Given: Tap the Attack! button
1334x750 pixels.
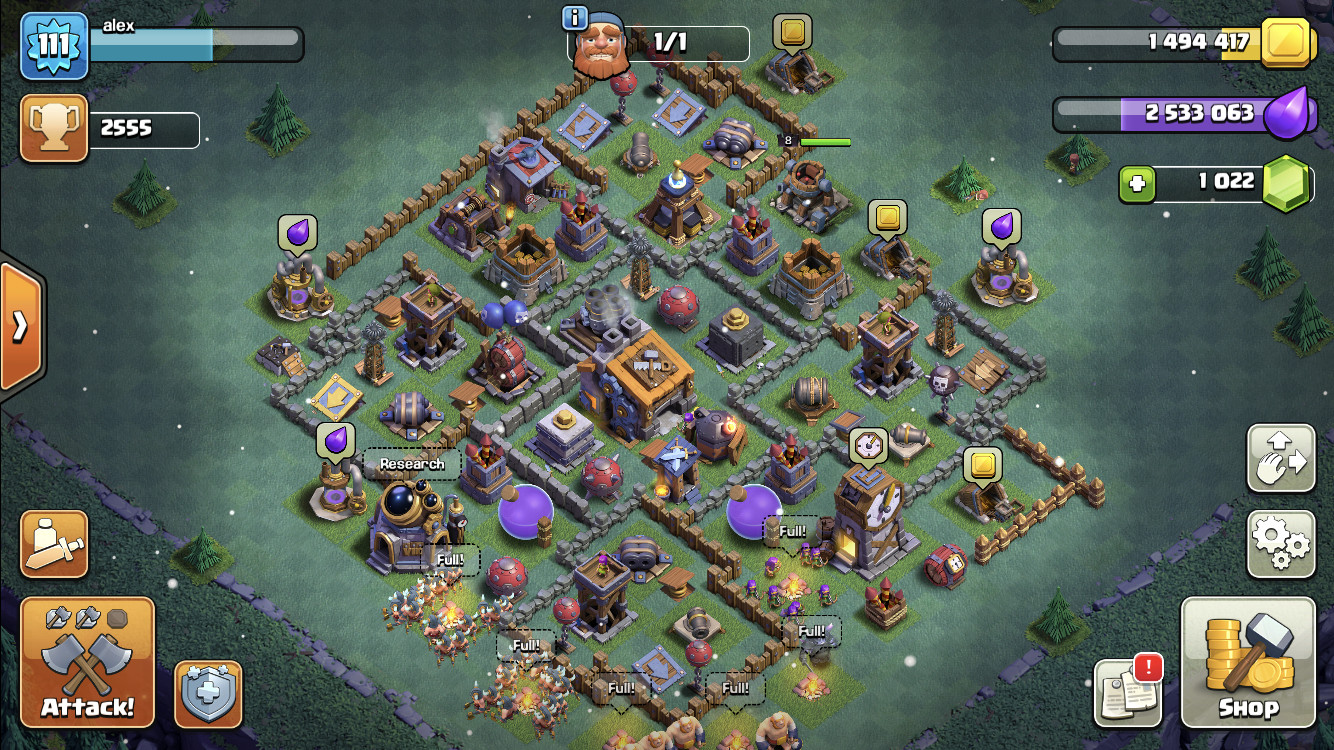Looking at the screenshot, I should click(88, 662).
